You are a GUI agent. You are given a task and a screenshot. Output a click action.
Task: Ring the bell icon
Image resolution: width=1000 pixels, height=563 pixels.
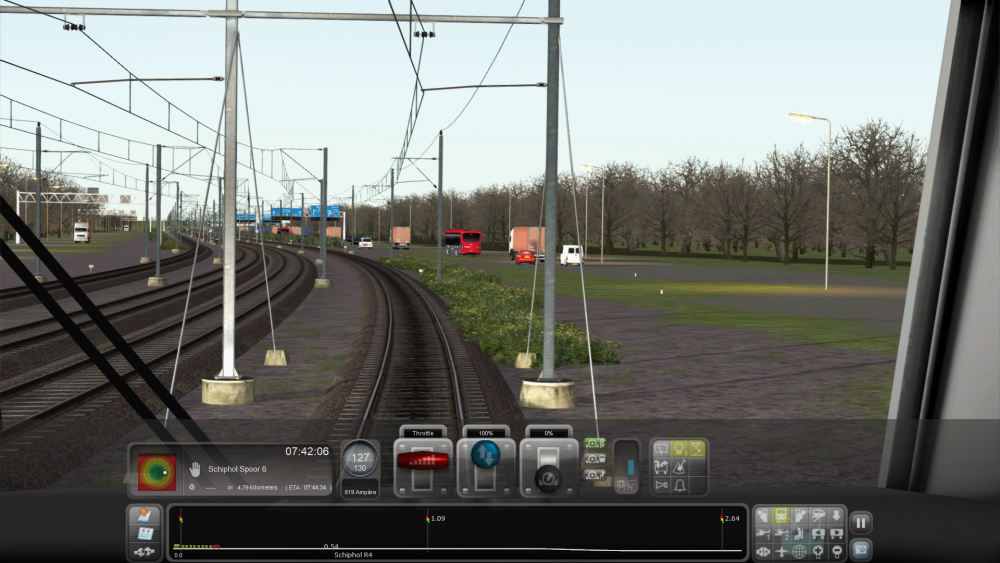(x=679, y=485)
